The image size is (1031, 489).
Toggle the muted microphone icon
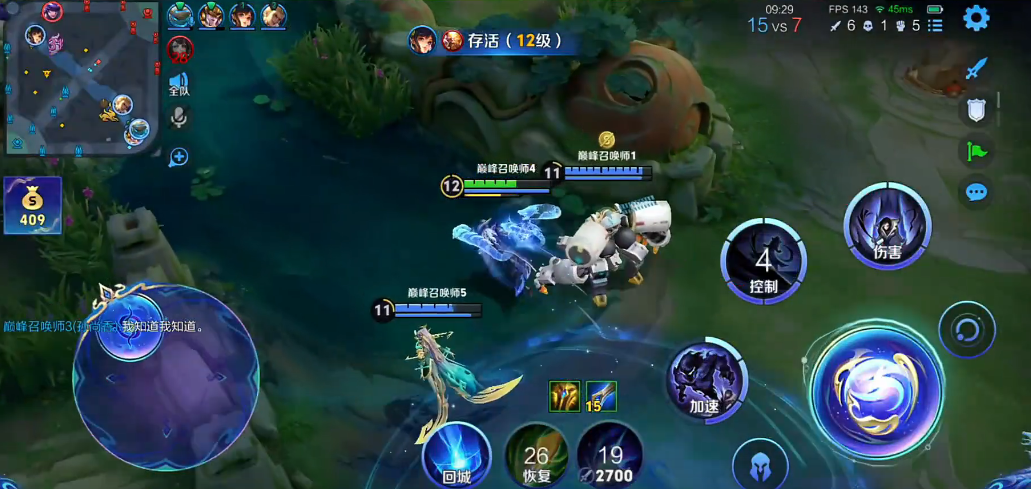[x=180, y=118]
